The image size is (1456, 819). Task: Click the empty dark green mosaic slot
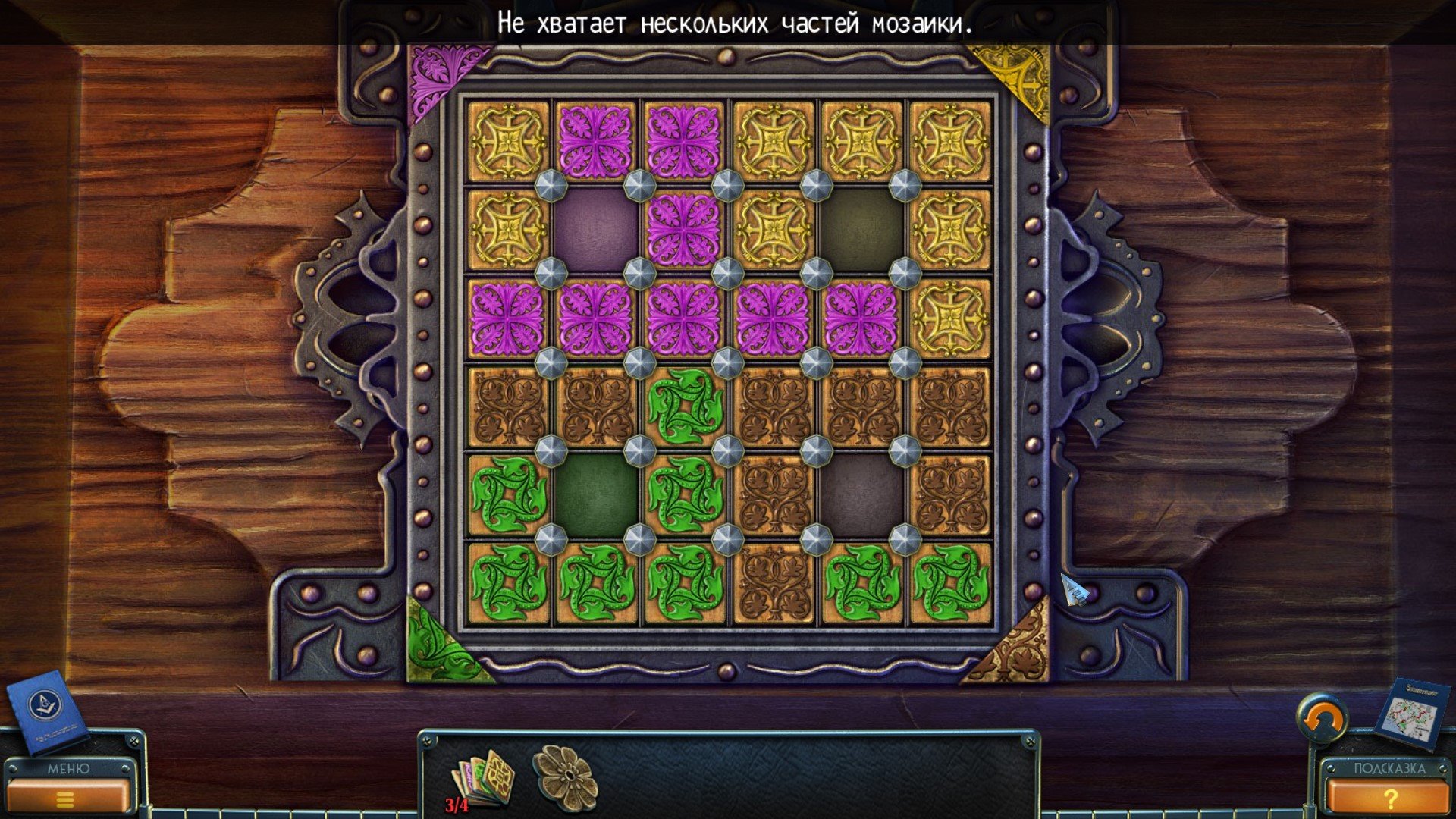pyautogui.click(x=596, y=494)
